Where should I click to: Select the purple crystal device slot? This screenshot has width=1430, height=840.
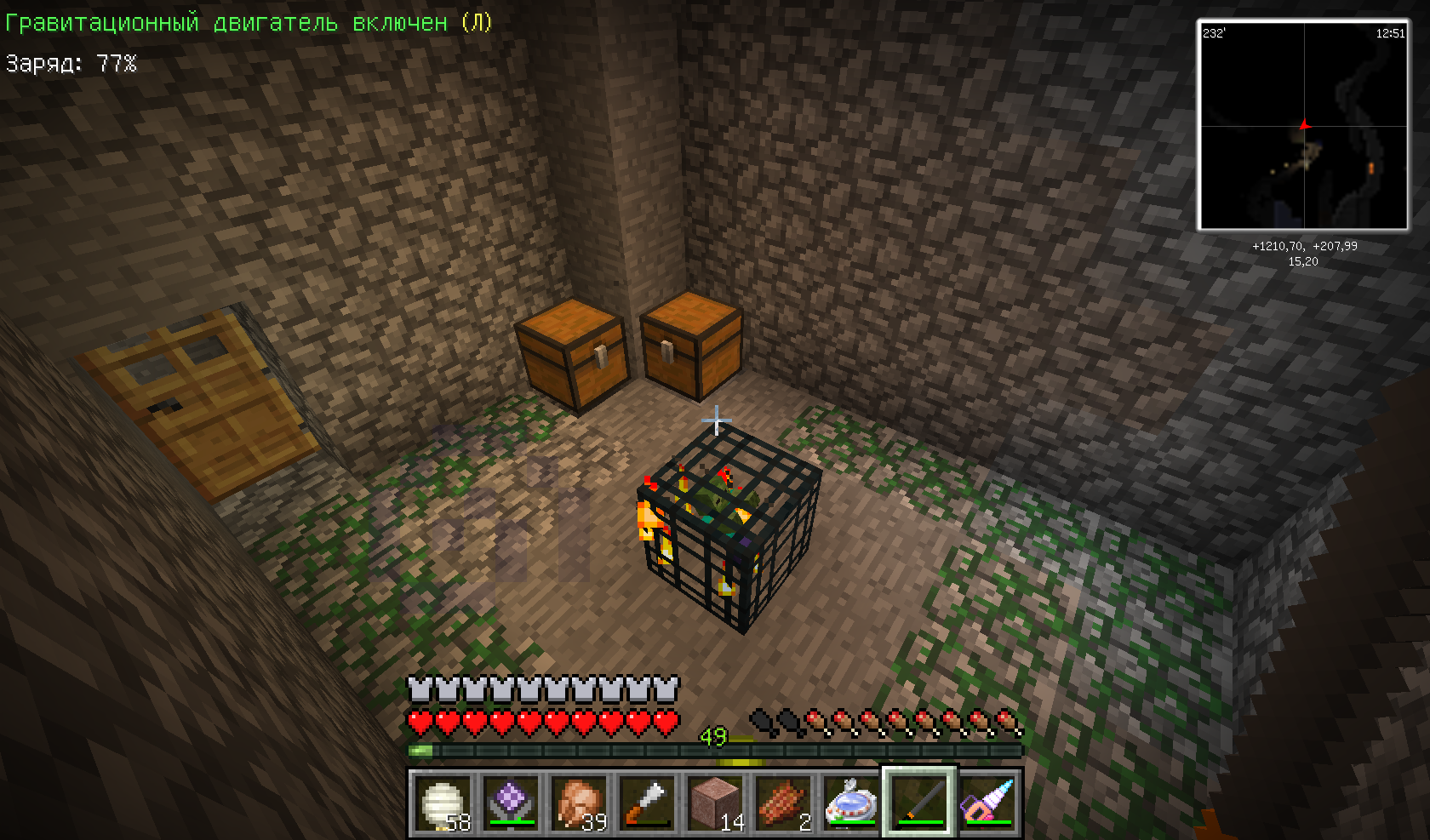pyautogui.click(x=511, y=803)
